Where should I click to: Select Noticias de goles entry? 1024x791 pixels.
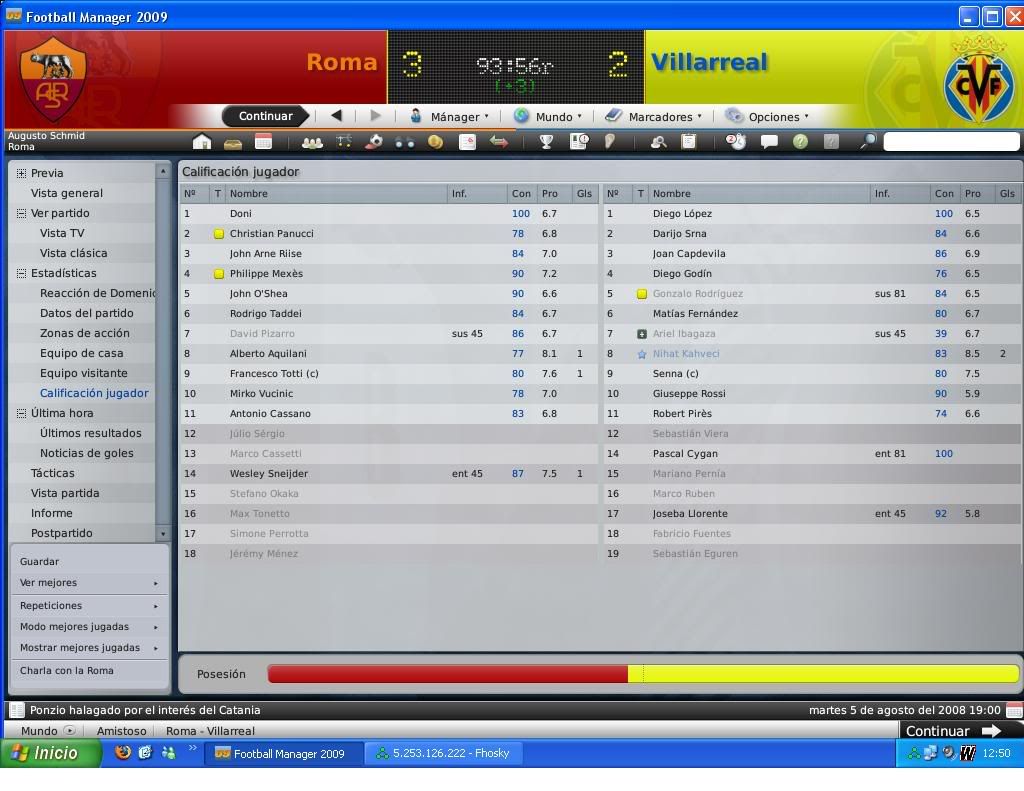86,453
